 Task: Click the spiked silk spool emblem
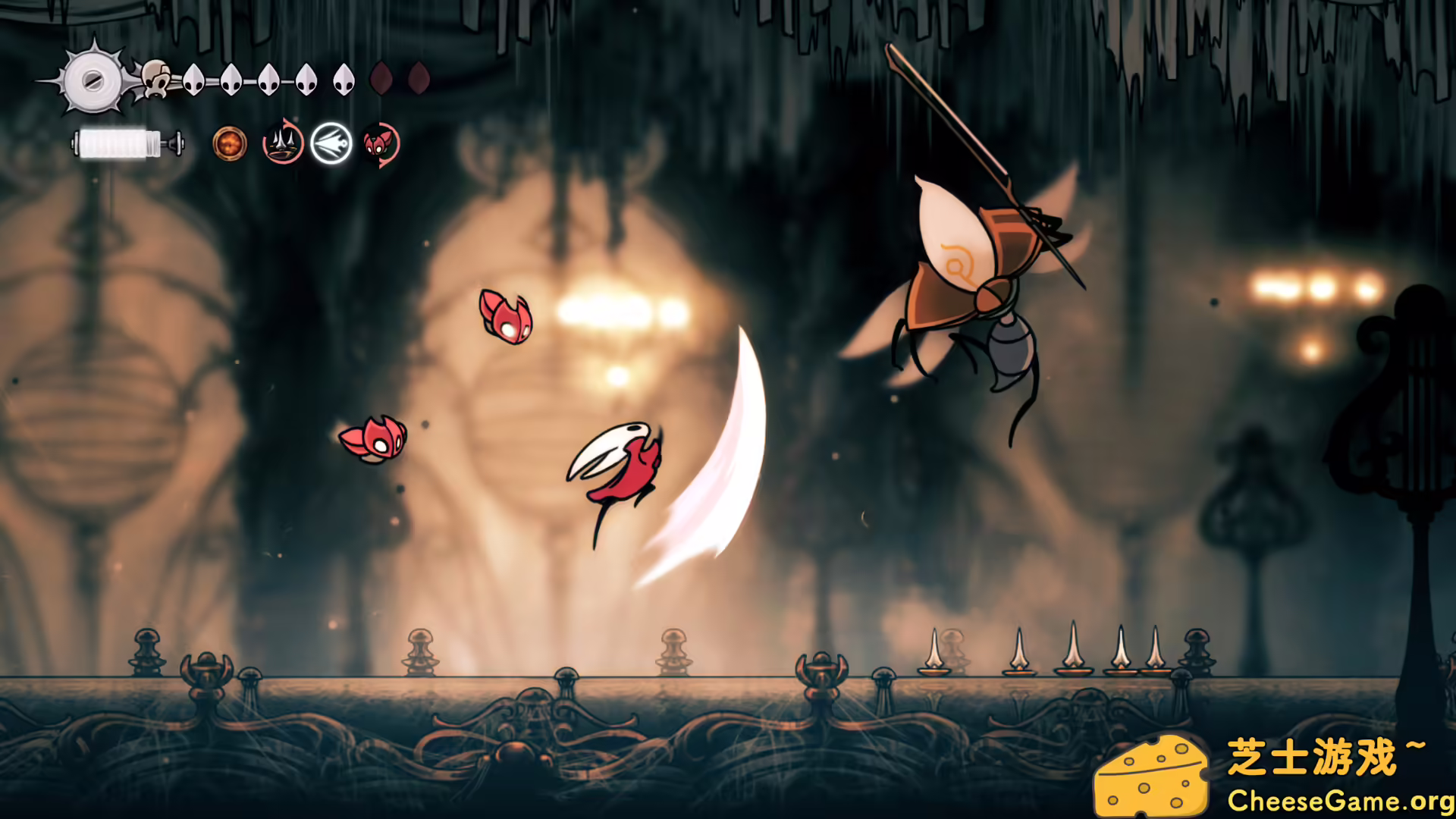click(x=93, y=79)
